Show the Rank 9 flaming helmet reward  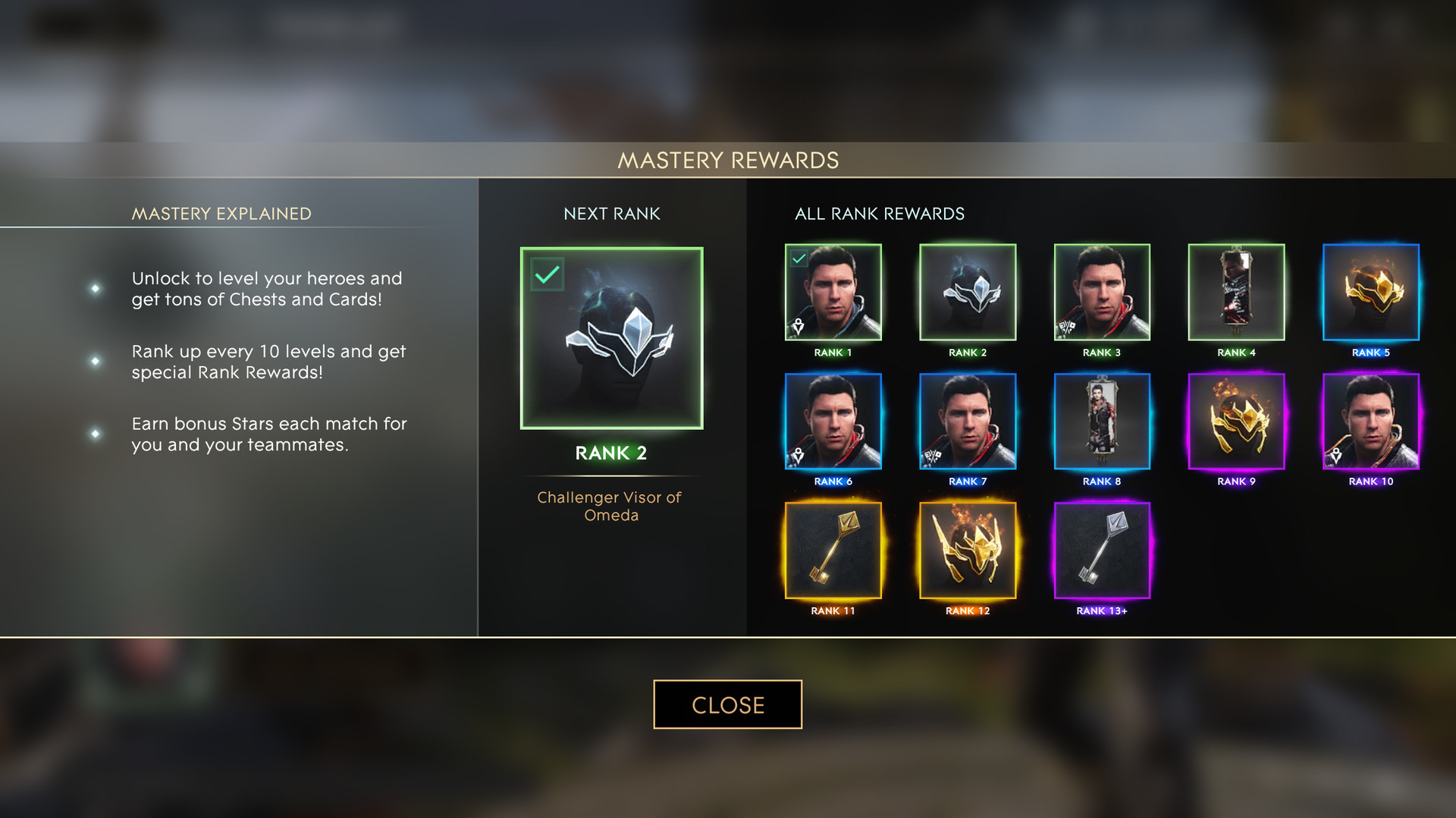1236,421
